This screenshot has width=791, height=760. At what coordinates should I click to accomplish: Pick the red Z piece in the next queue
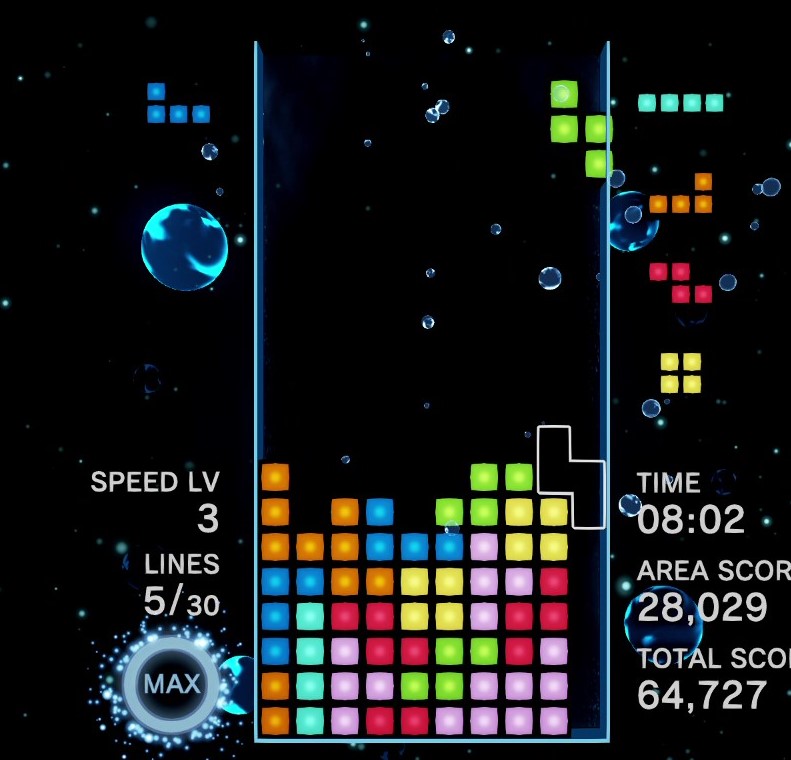(681, 283)
